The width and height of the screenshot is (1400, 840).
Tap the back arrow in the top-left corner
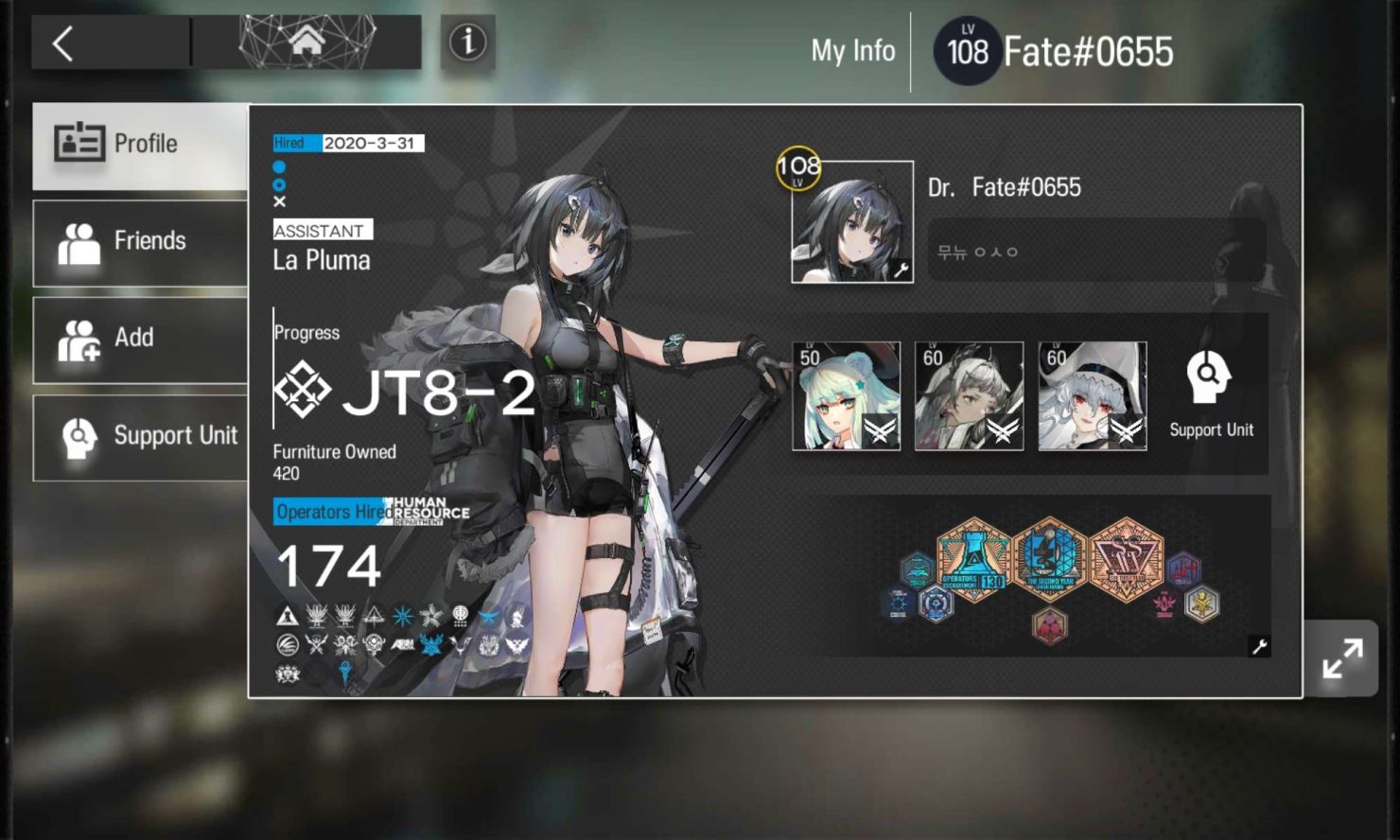click(62, 43)
